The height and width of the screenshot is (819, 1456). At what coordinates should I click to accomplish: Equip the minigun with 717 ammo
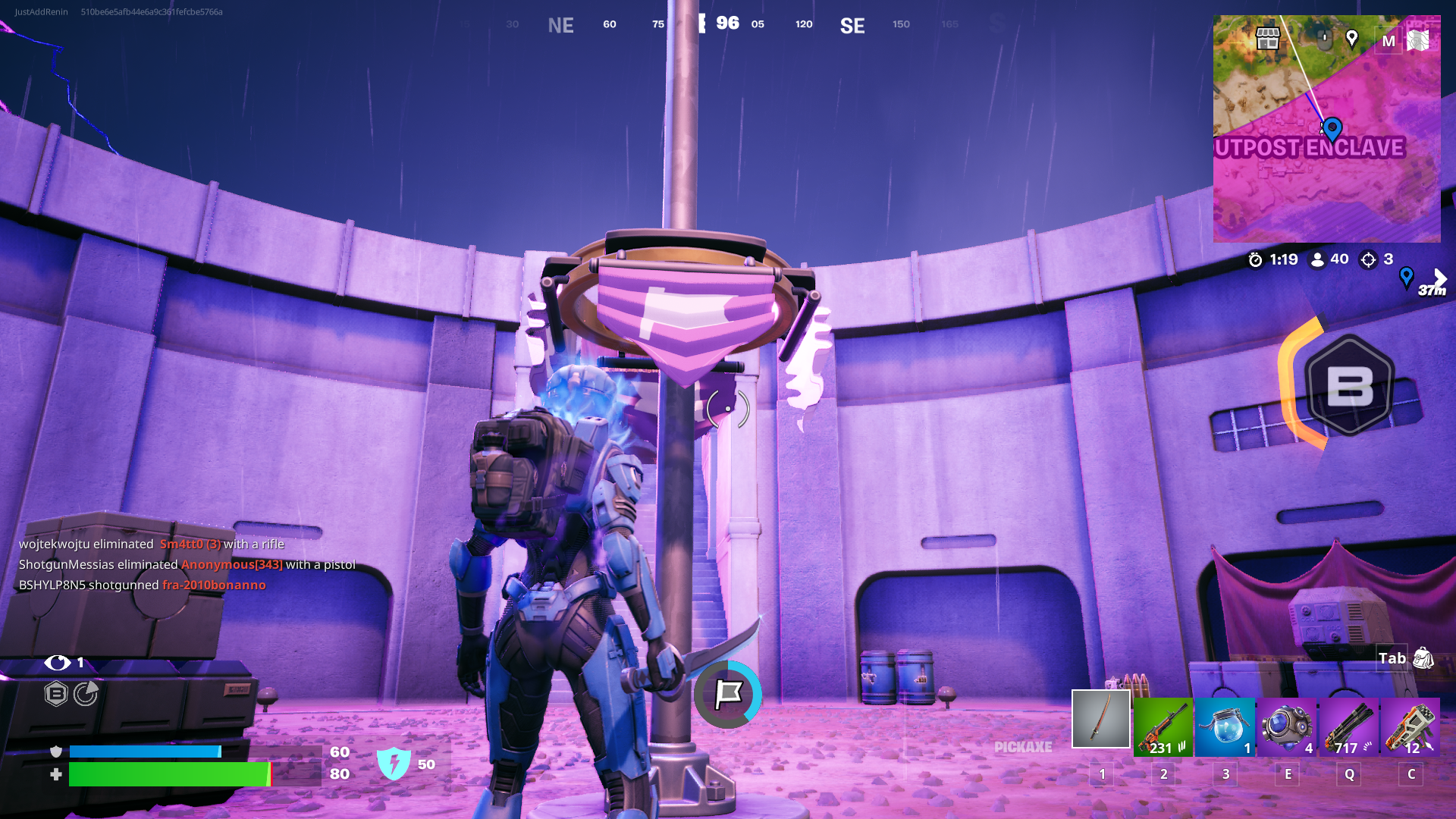(x=1348, y=724)
